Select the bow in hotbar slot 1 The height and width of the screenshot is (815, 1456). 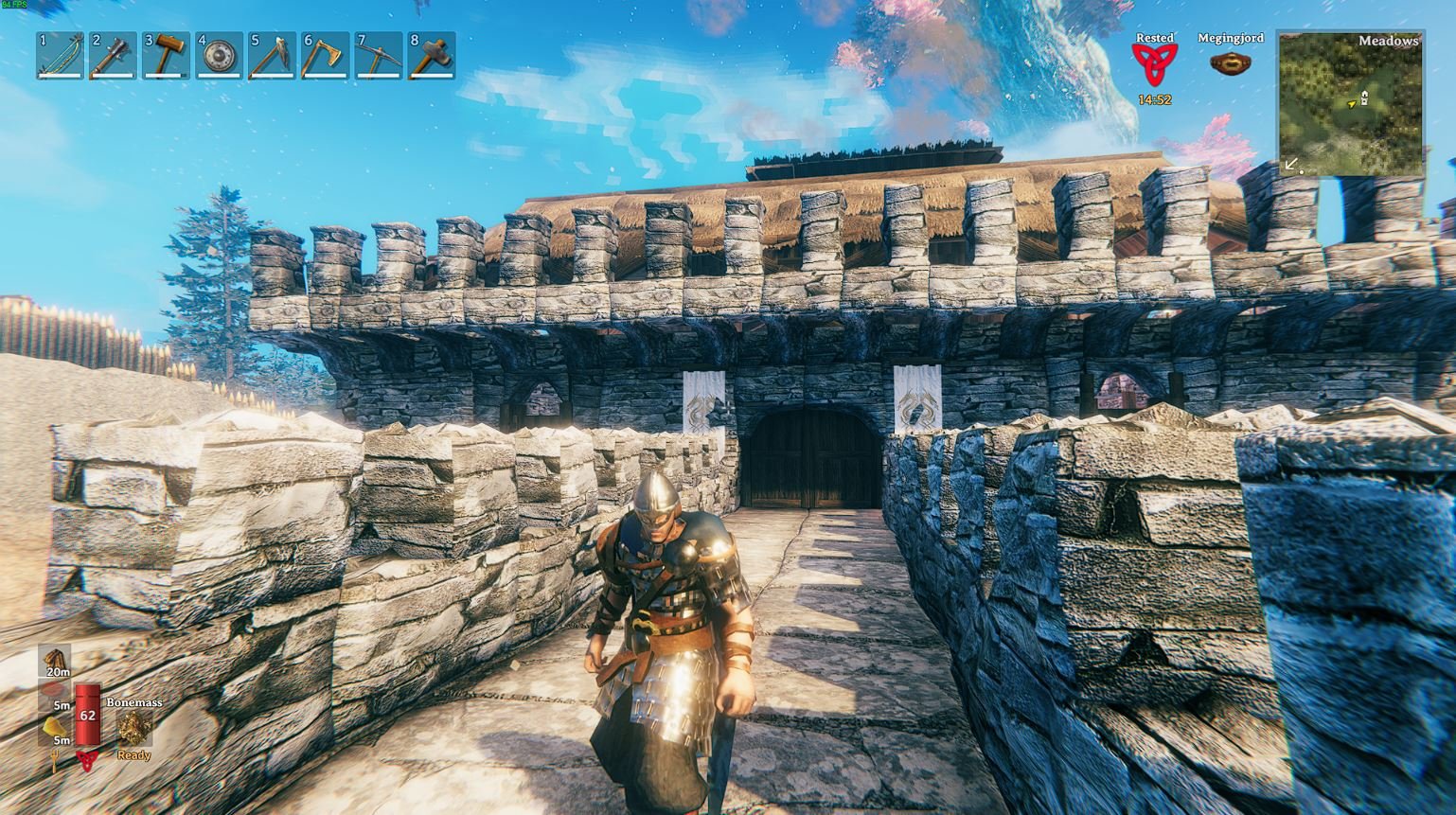[x=60, y=55]
